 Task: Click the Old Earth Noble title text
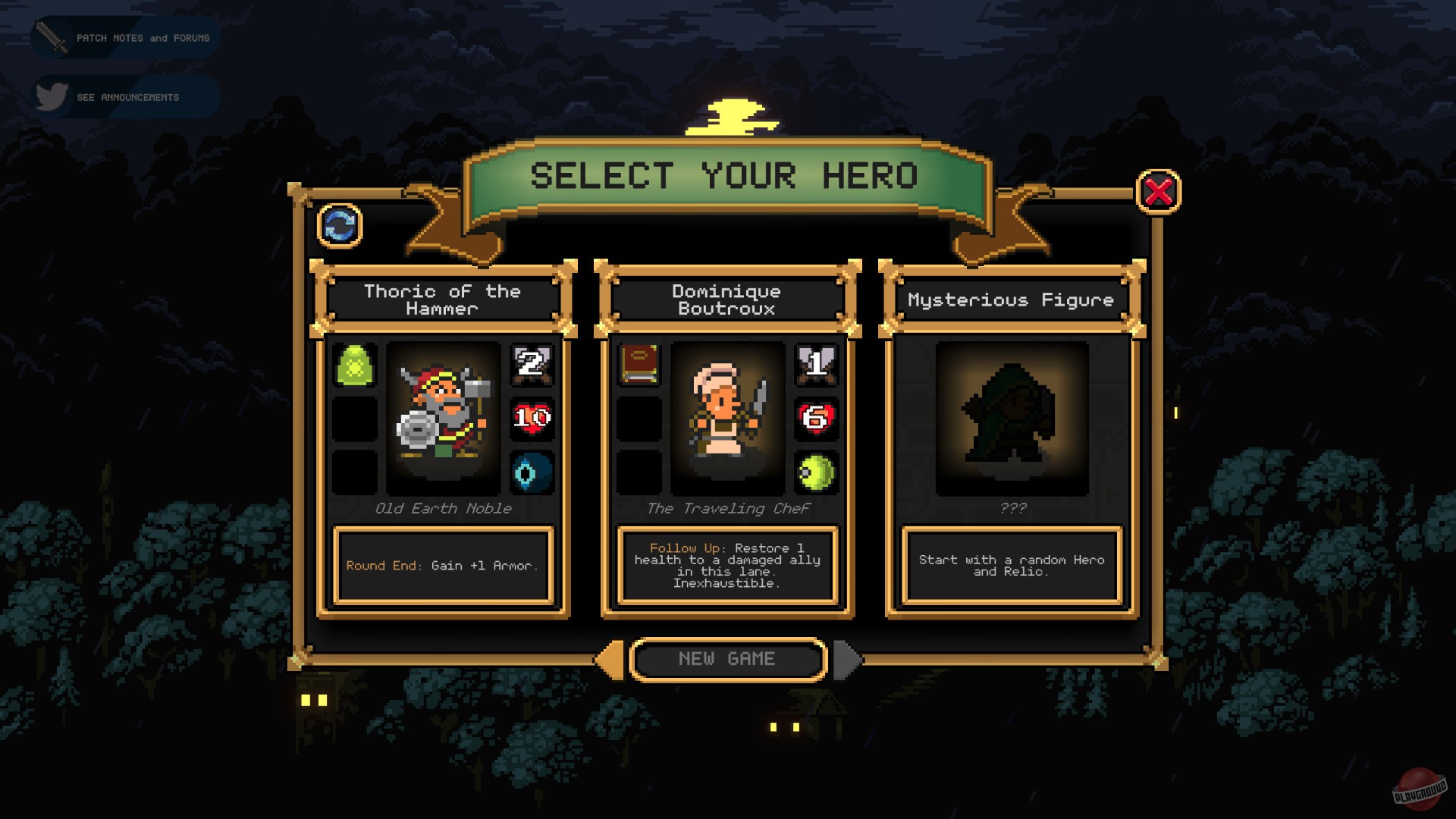click(444, 509)
